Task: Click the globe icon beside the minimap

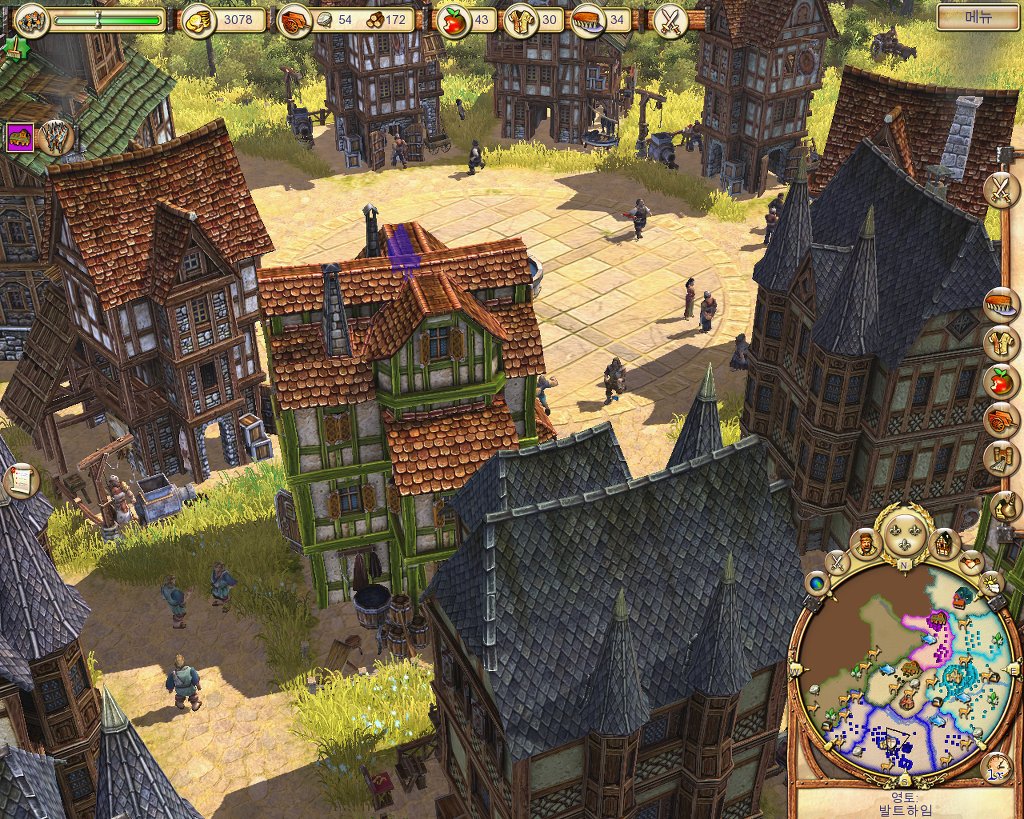Action: 817,584
